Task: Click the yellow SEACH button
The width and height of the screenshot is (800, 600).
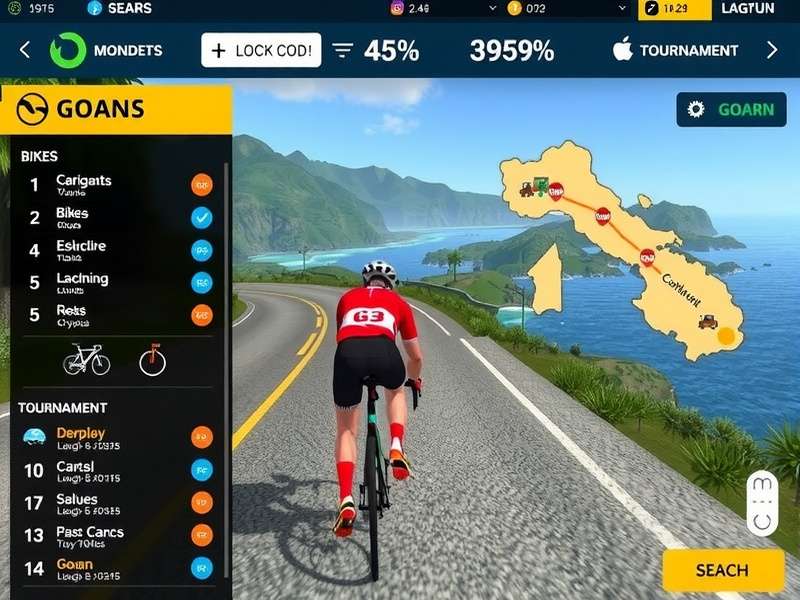Action: pos(723,570)
